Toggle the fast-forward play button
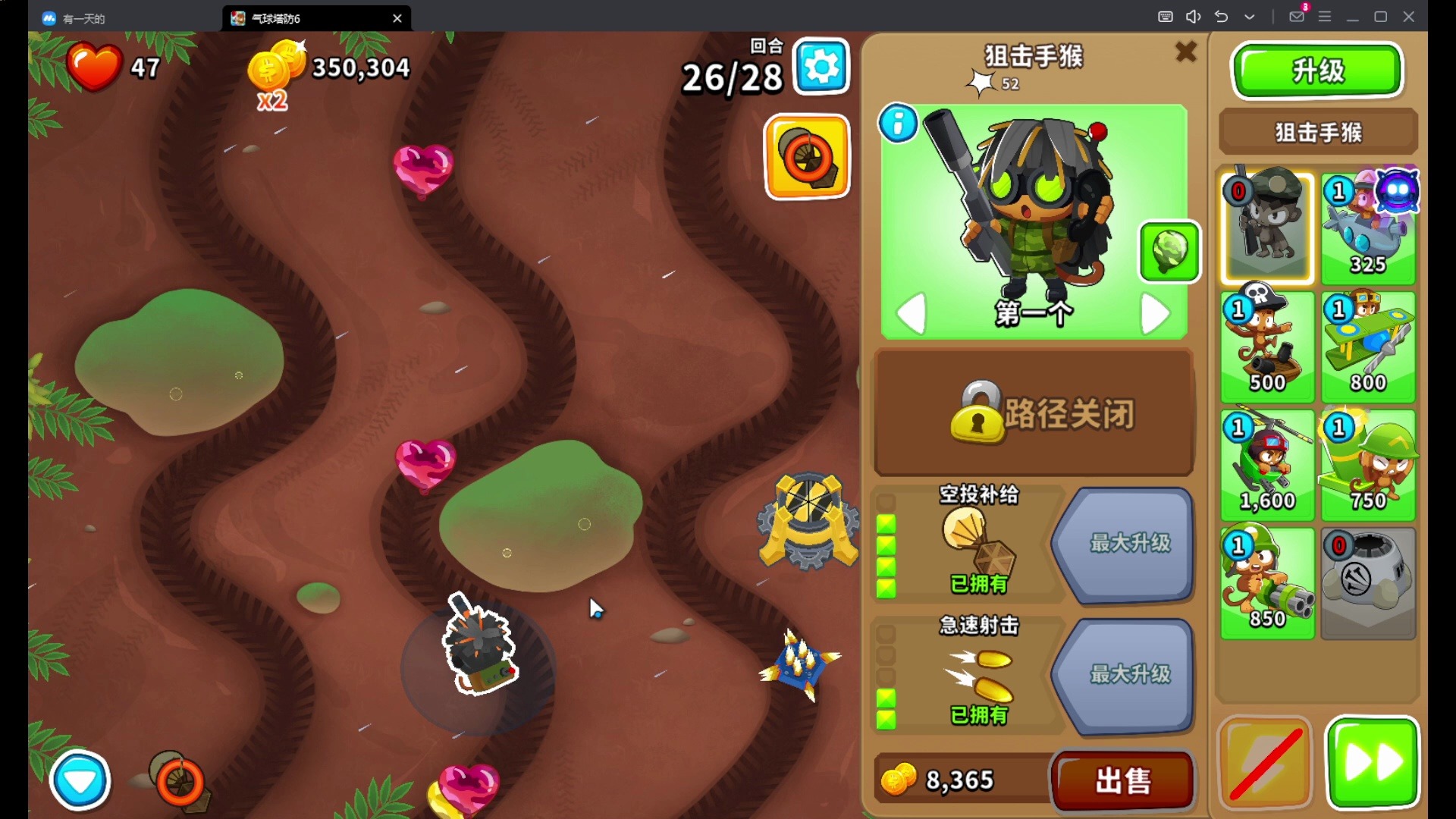Image resolution: width=1456 pixels, height=819 pixels. tap(1372, 762)
